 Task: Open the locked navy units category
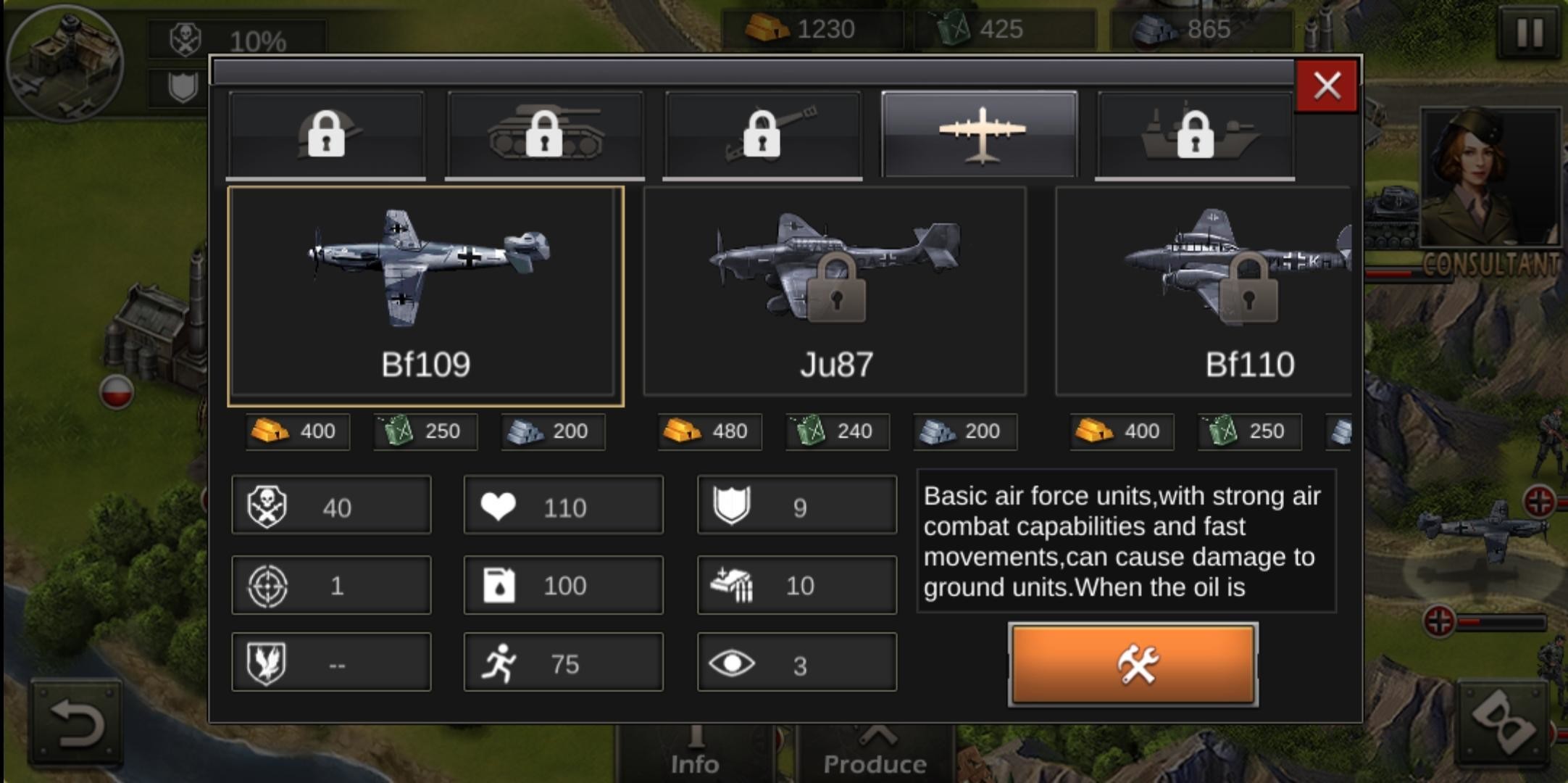[x=1196, y=134]
